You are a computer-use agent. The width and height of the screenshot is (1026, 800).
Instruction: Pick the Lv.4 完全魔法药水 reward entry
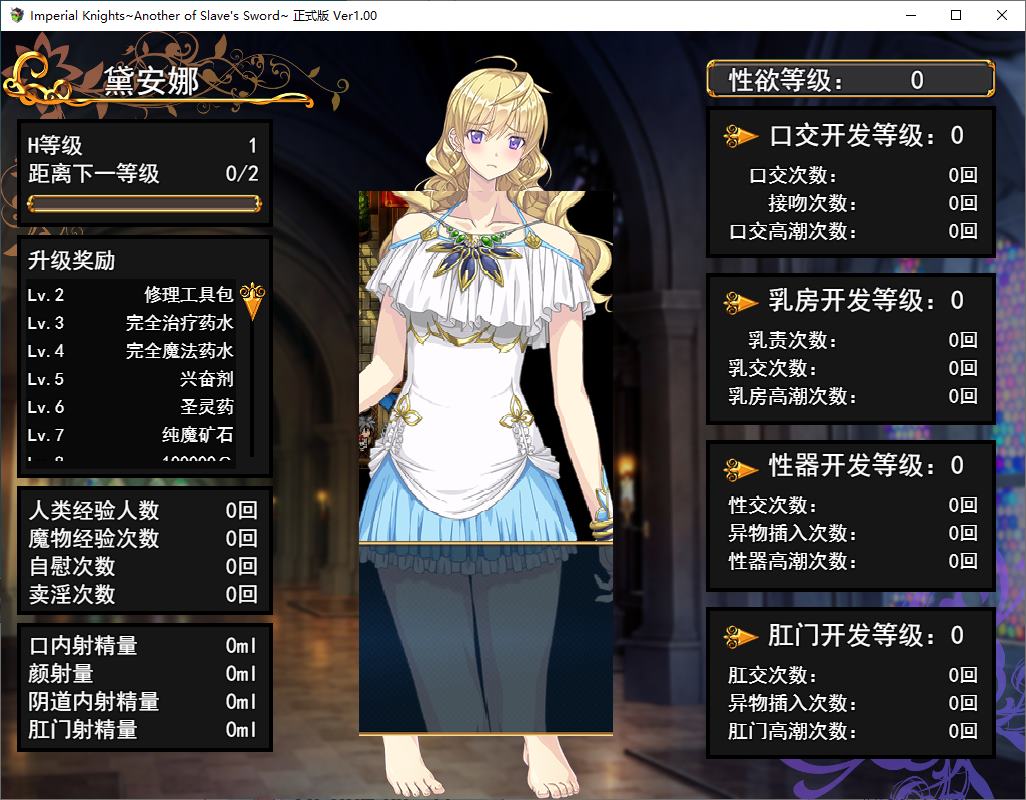(x=130, y=351)
